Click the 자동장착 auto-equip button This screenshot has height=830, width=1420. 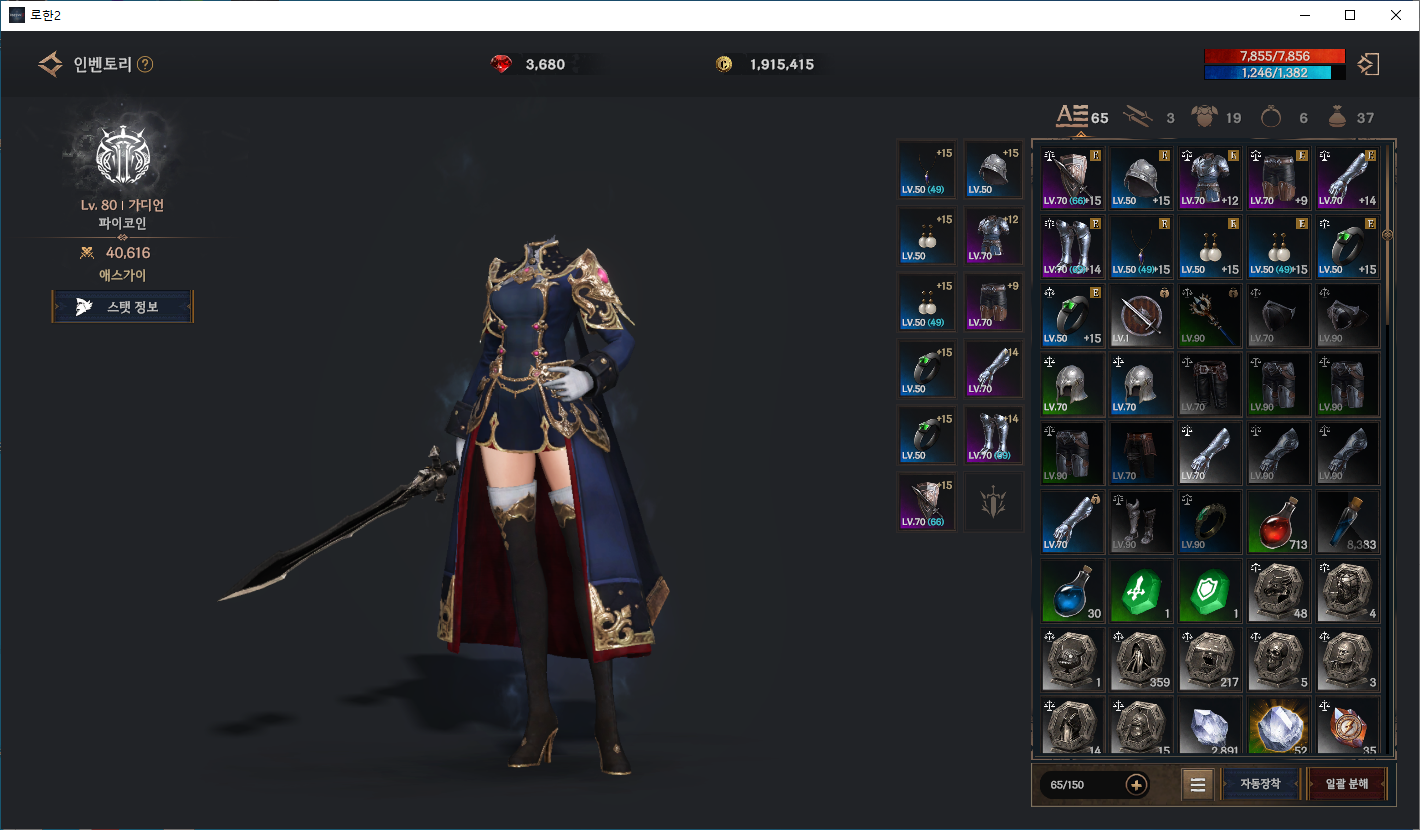1260,784
